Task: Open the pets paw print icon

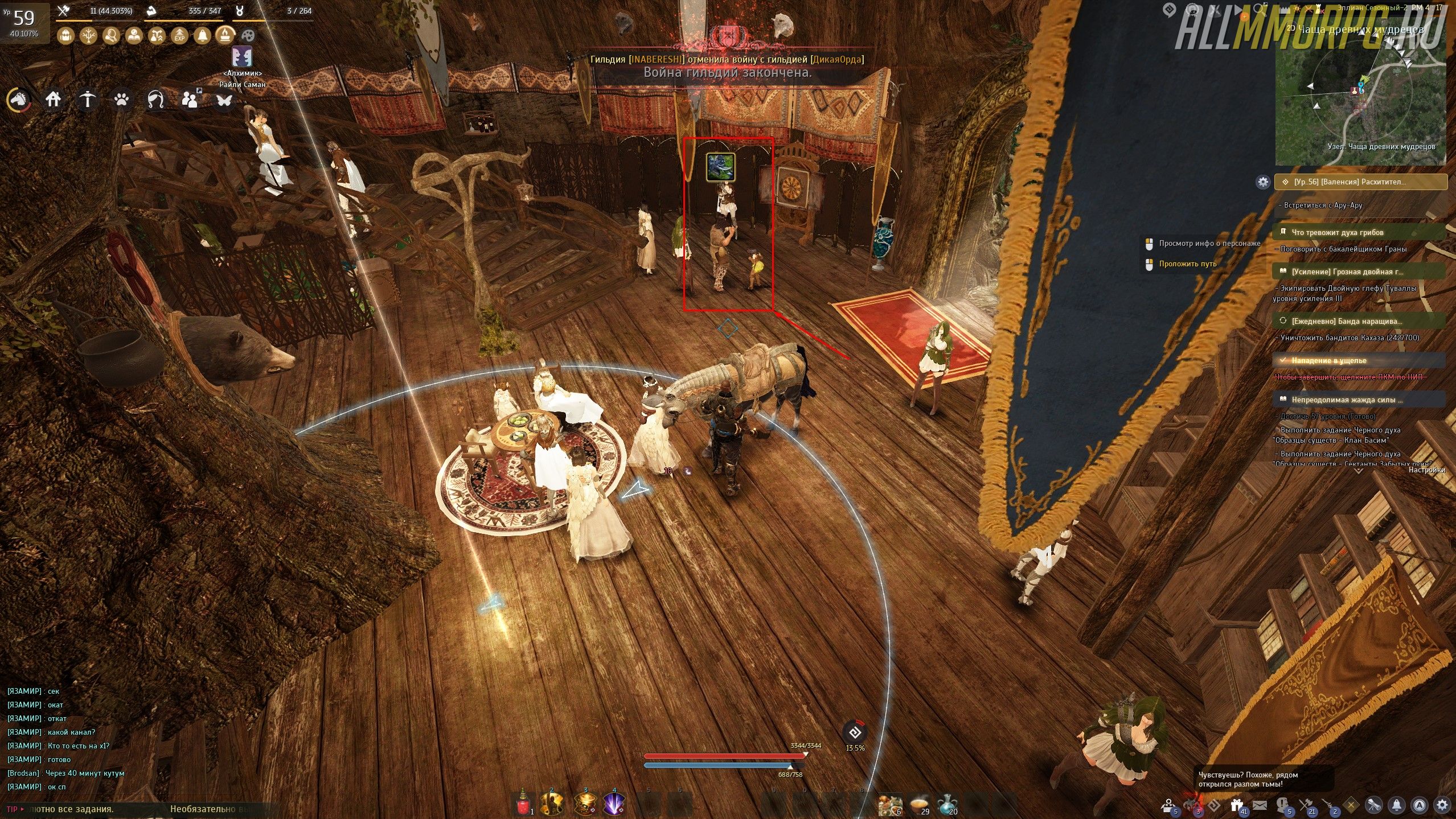Action: pyautogui.click(x=121, y=100)
